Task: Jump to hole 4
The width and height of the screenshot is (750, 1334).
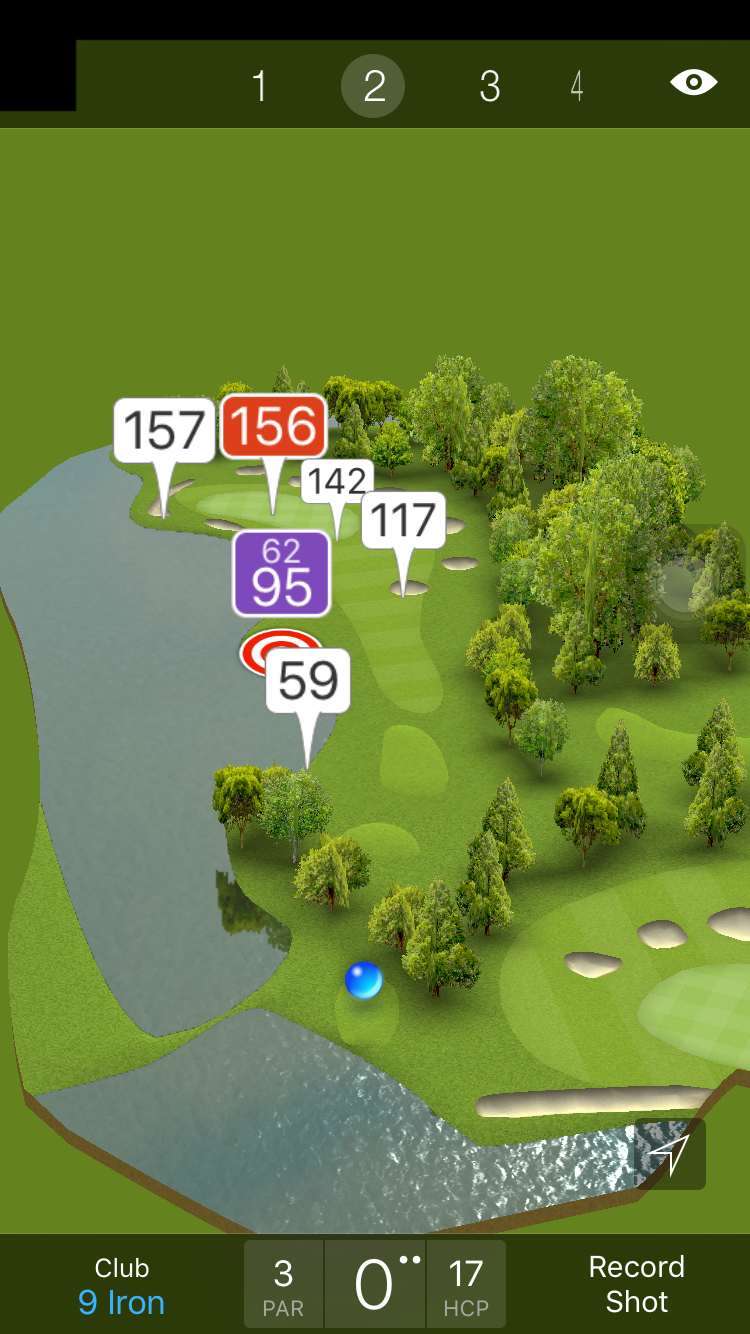Action: (x=577, y=87)
